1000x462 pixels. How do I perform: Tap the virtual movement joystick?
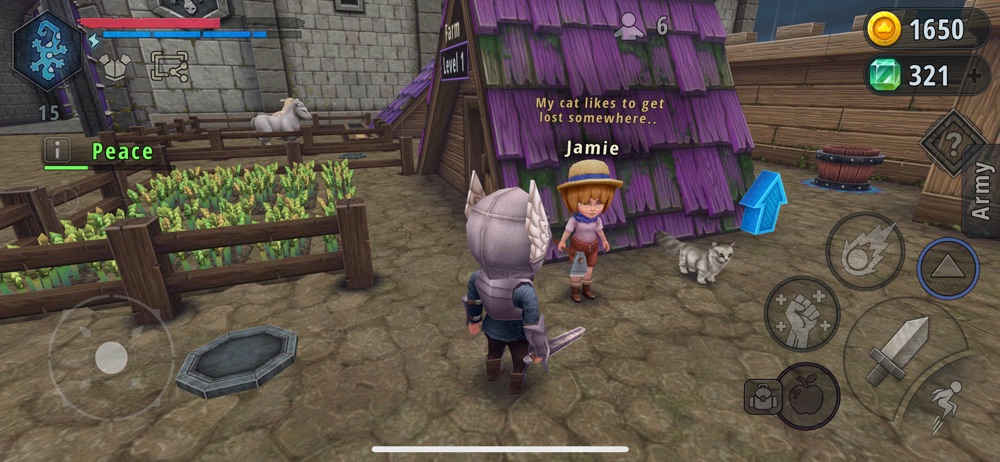110,358
